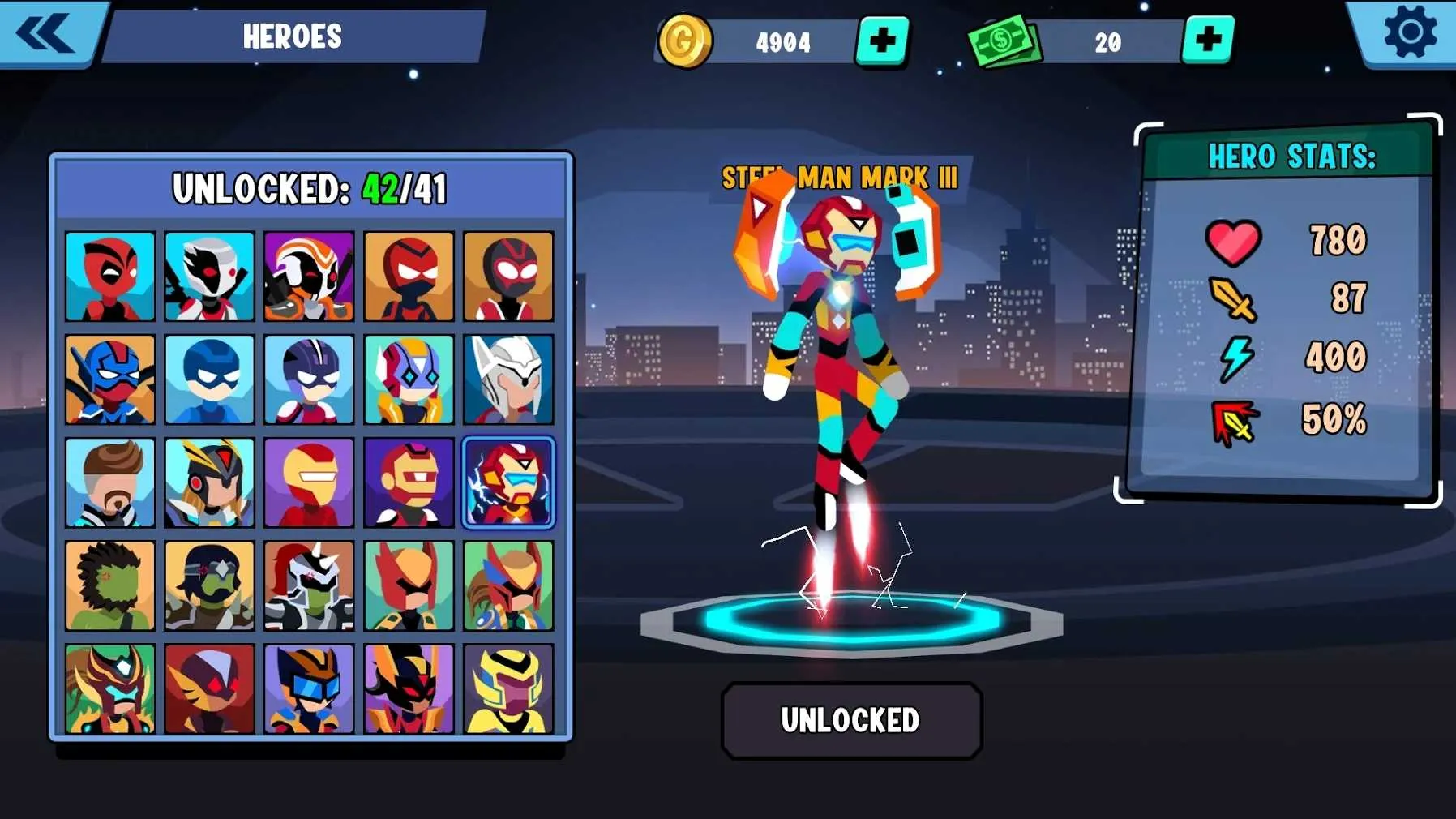
Task: Click the HEROES title banner
Action: [x=293, y=36]
